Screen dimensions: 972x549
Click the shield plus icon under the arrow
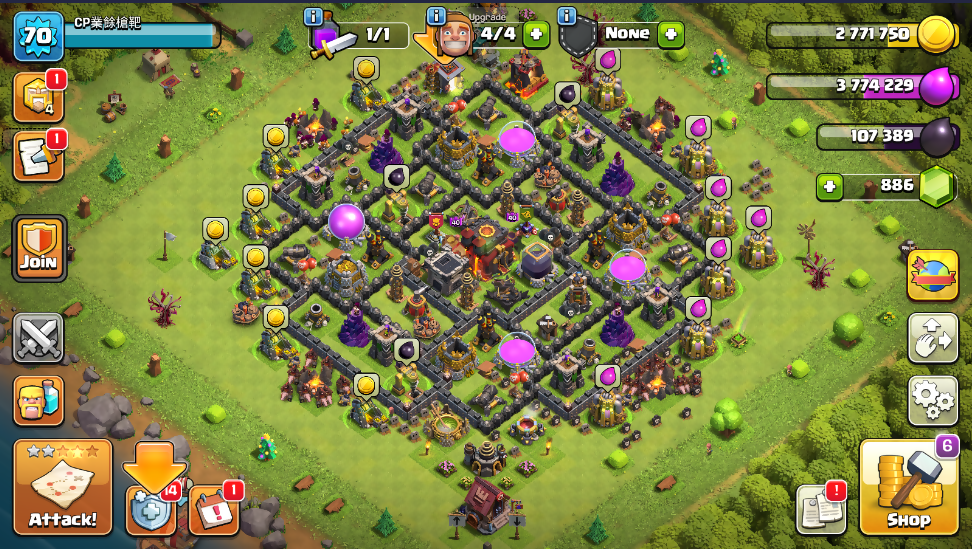(x=150, y=511)
